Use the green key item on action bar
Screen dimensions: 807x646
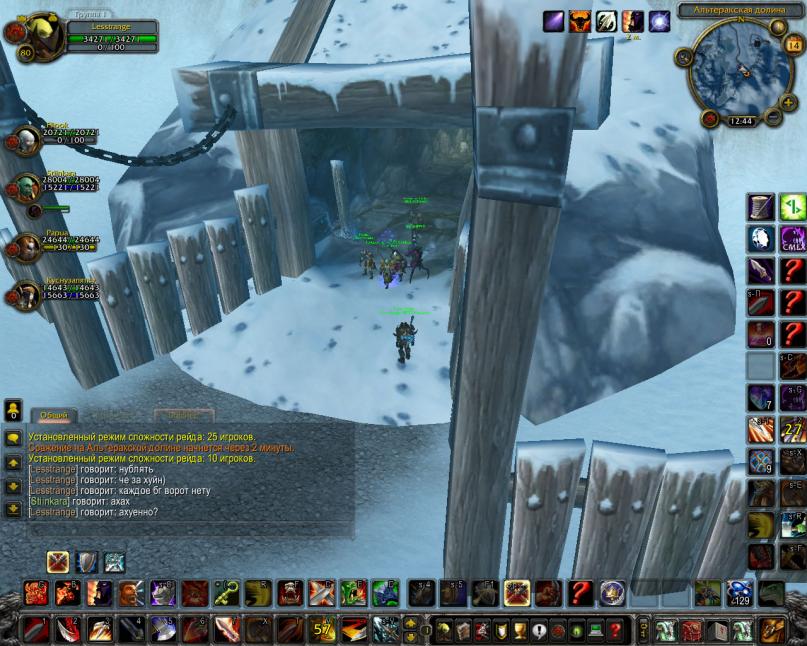coord(227,593)
